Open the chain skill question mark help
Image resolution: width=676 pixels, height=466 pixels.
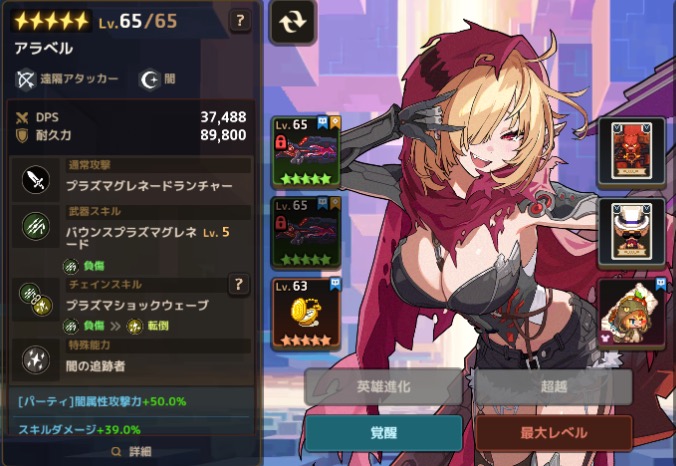pyautogui.click(x=239, y=286)
